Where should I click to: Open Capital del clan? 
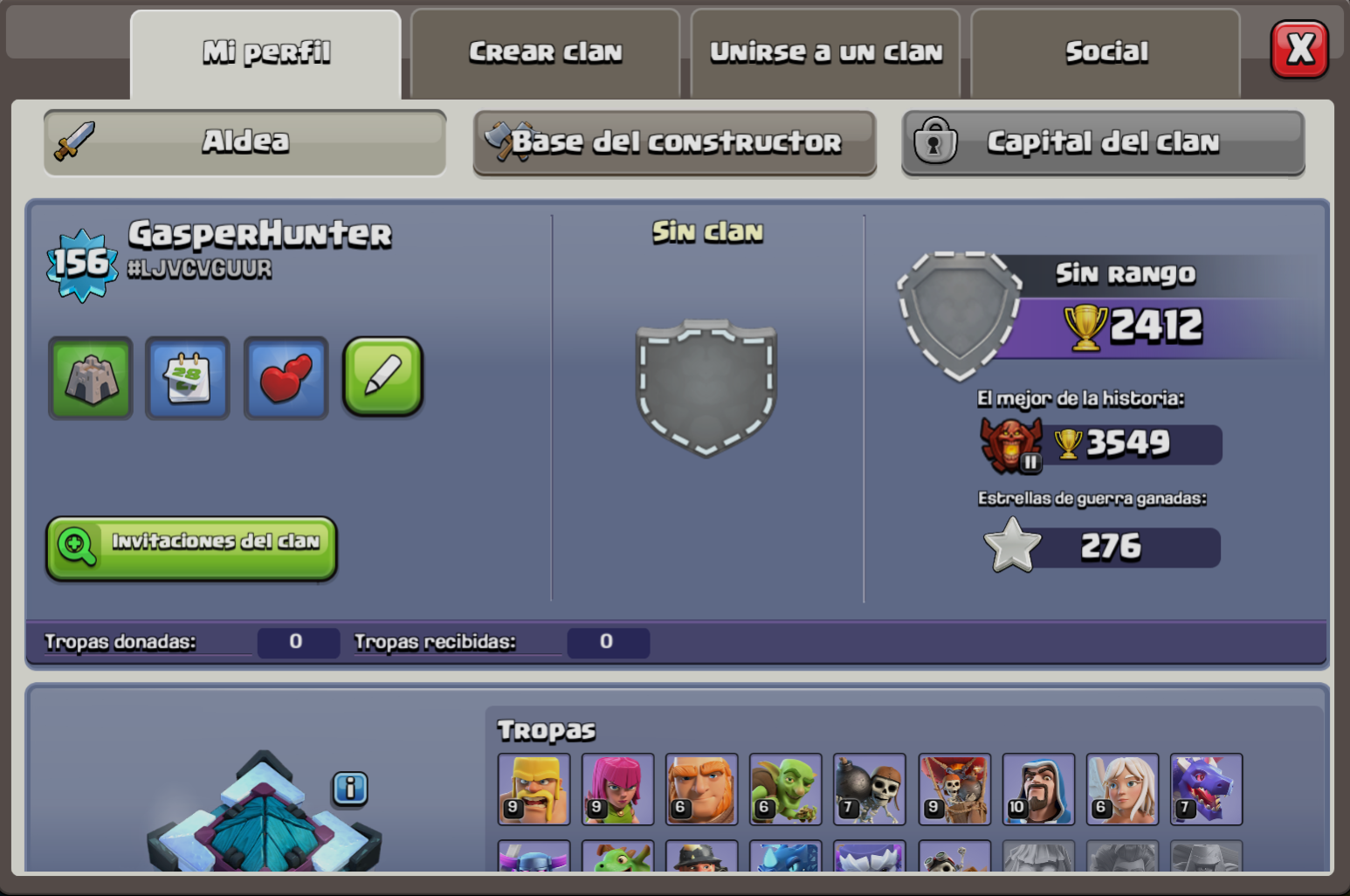(x=1103, y=142)
